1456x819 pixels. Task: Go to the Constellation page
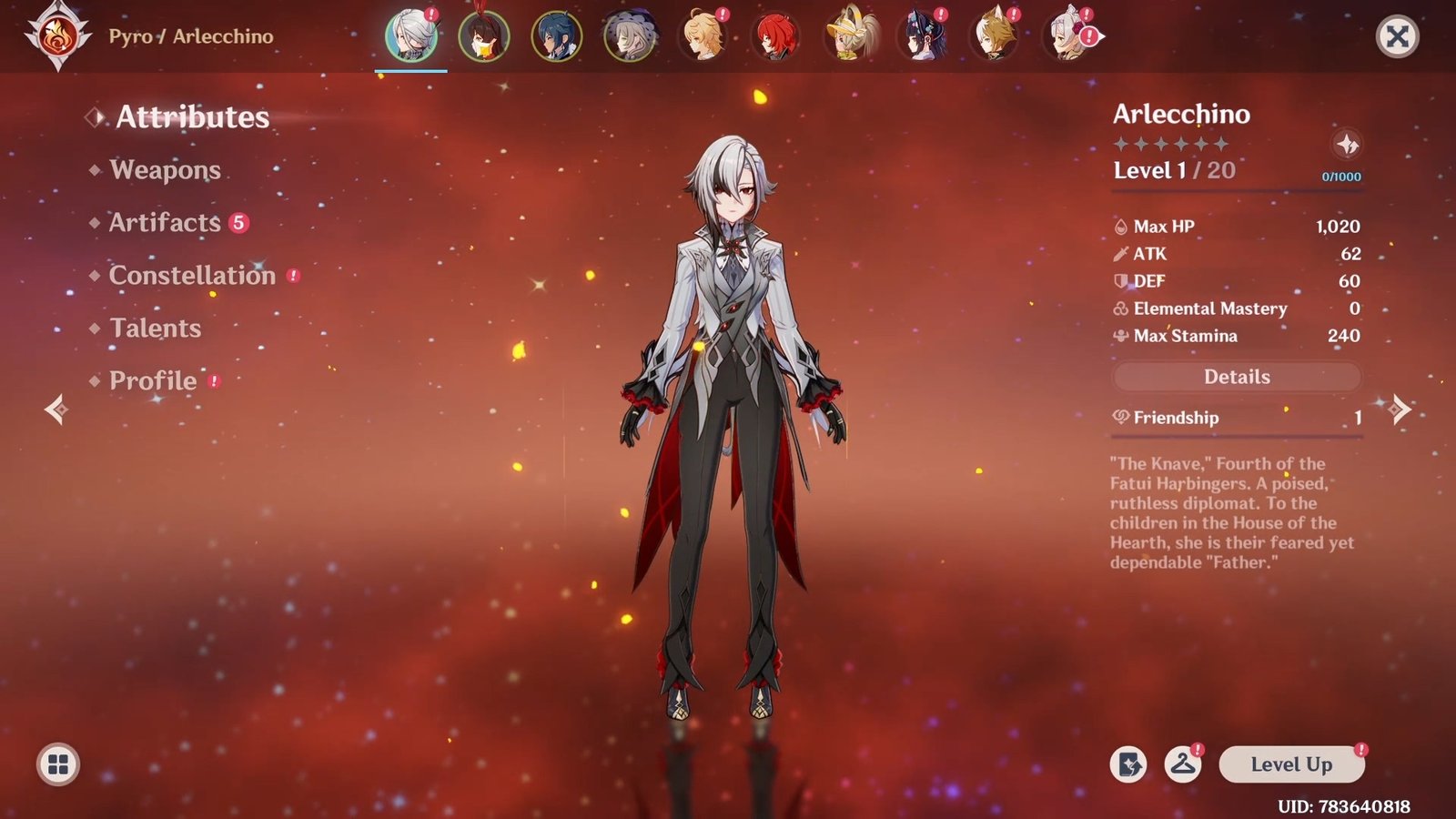(x=192, y=276)
